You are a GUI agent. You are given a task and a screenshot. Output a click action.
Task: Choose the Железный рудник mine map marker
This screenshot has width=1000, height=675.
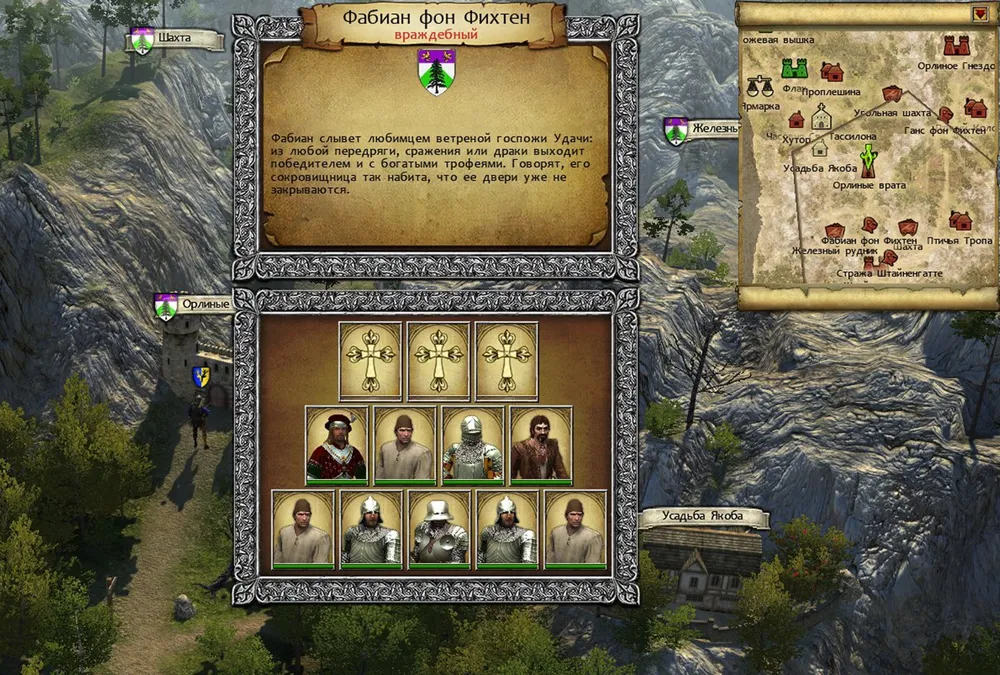click(832, 231)
